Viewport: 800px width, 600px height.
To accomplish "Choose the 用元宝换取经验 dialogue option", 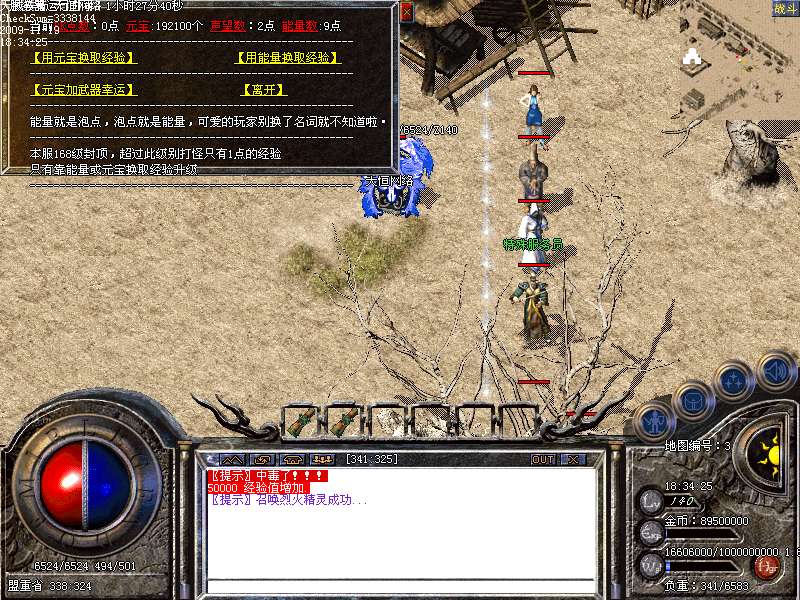I will [x=84, y=58].
